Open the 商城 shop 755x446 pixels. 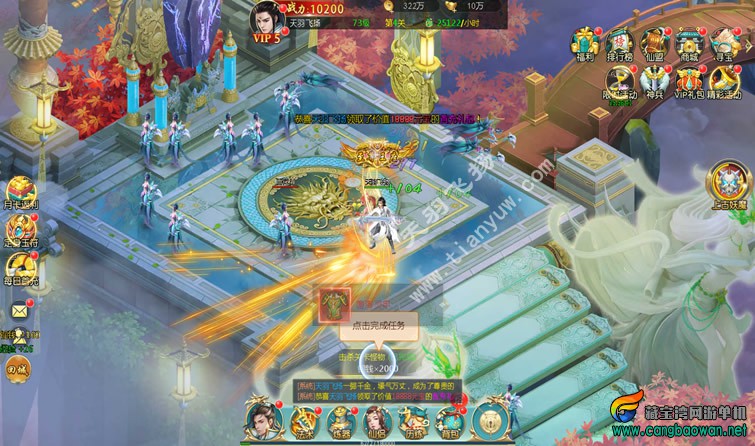pyautogui.click(x=687, y=43)
